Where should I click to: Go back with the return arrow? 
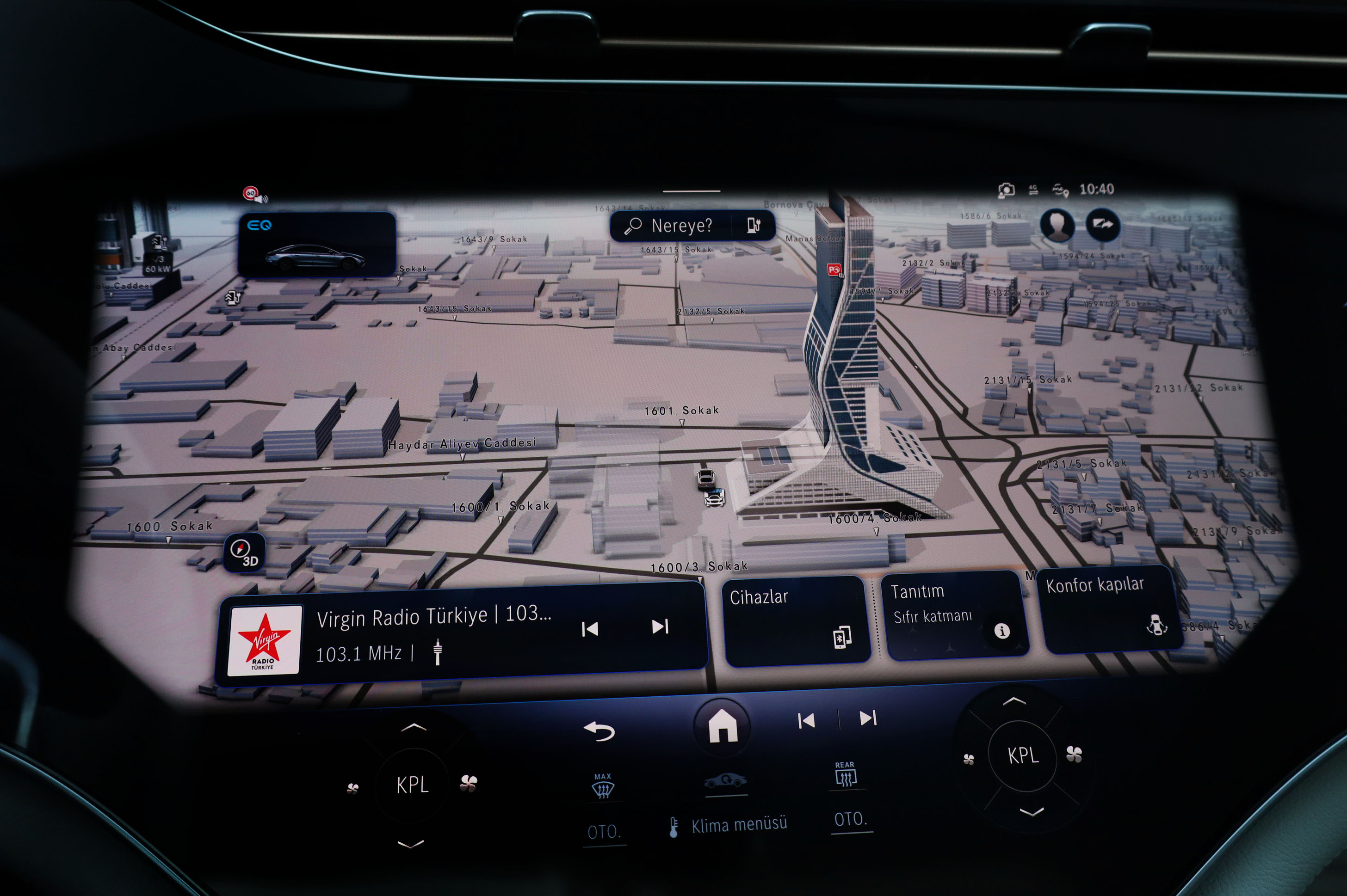599,731
